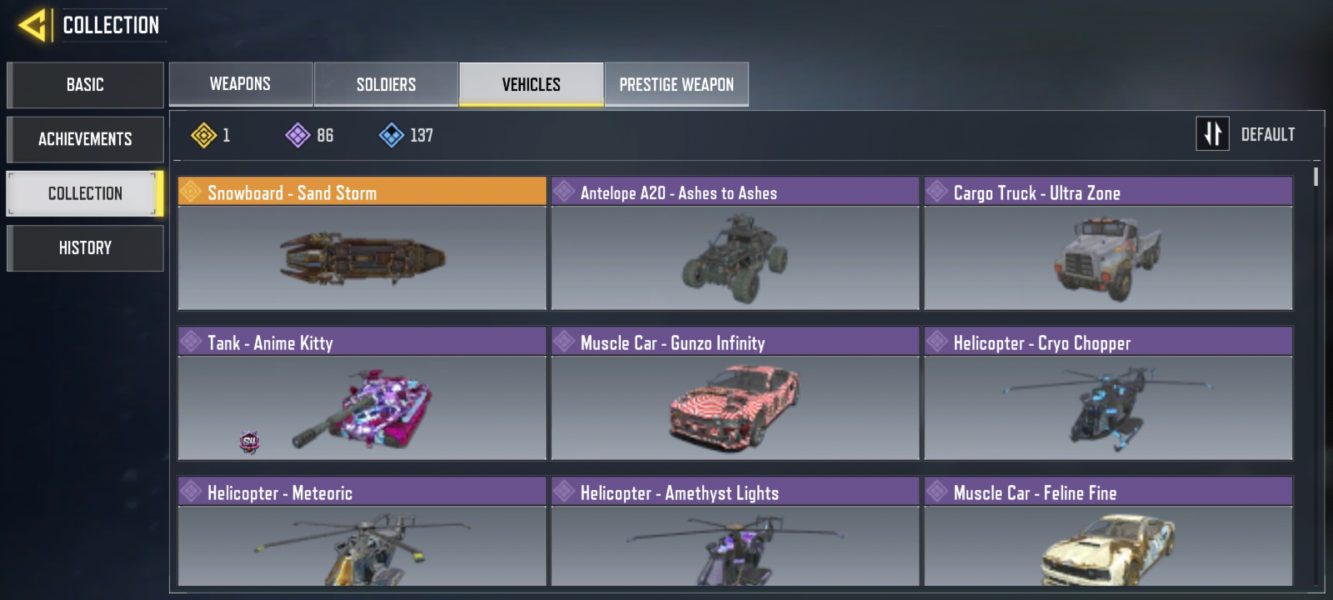The image size is (1333, 600).
Task: Open the History section
Action: point(85,248)
